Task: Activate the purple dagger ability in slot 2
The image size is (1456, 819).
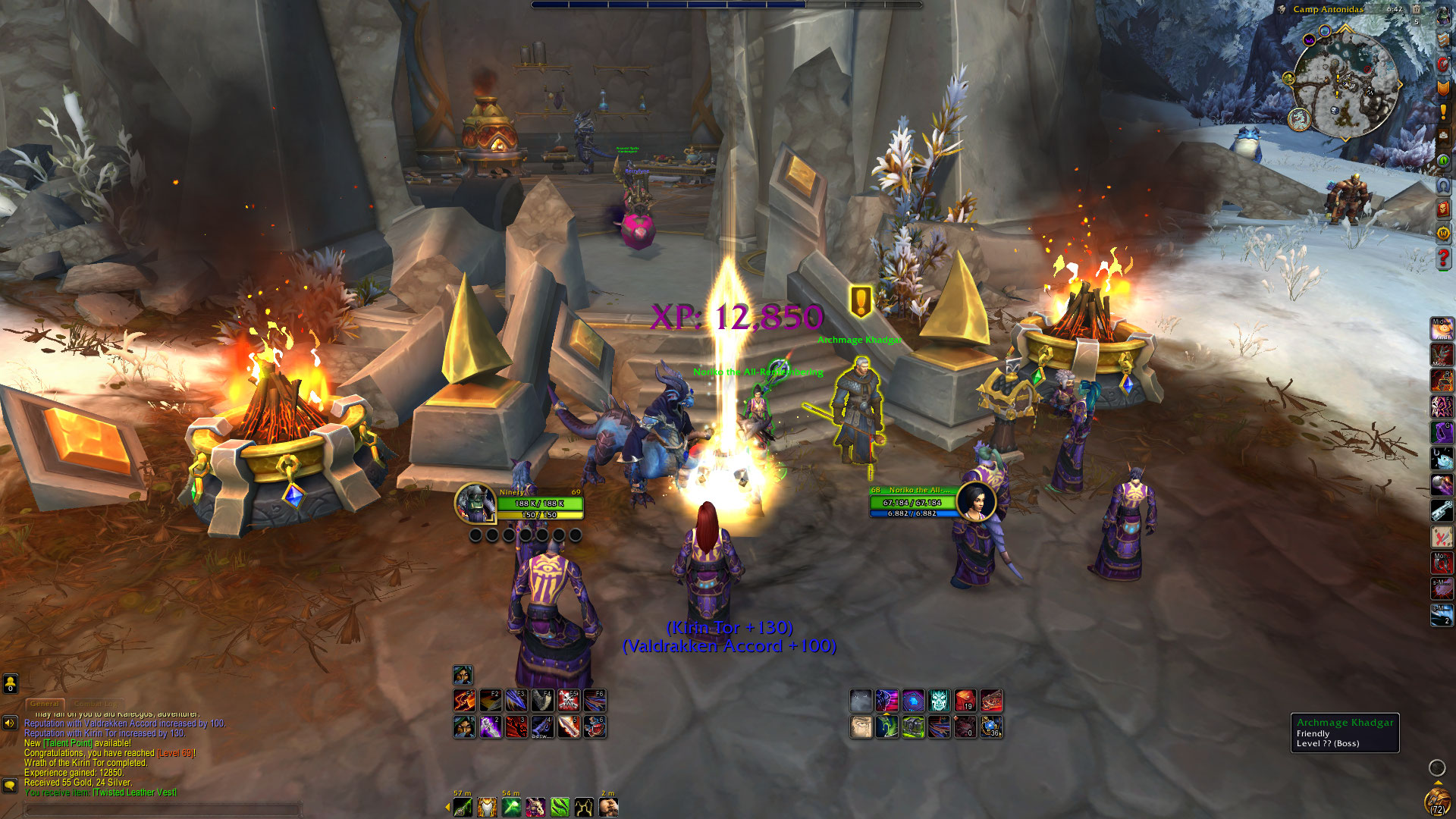Action: point(491,726)
